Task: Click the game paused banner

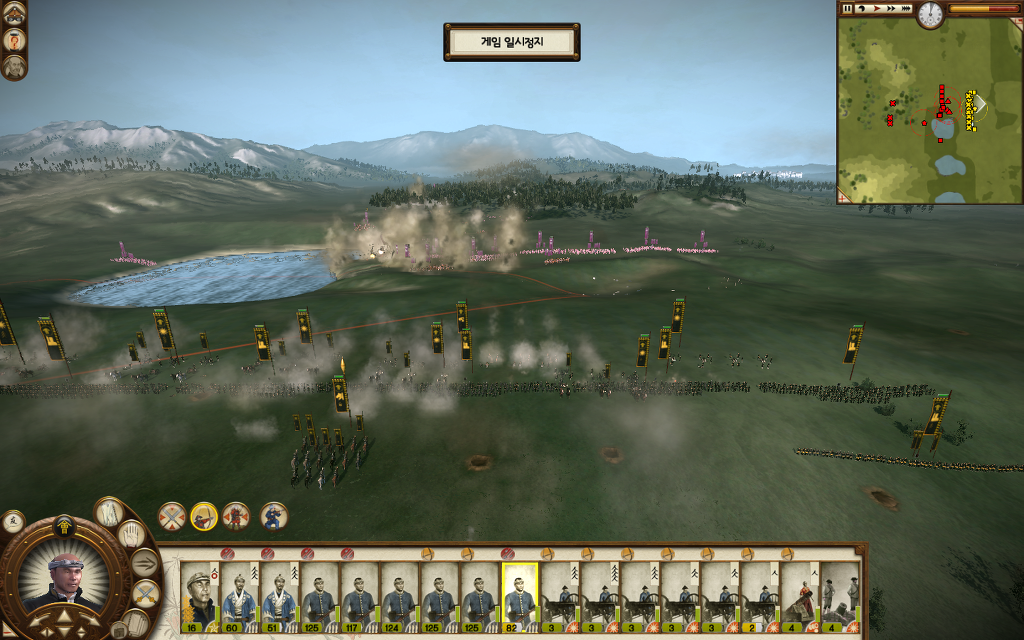Action: click(511, 42)
